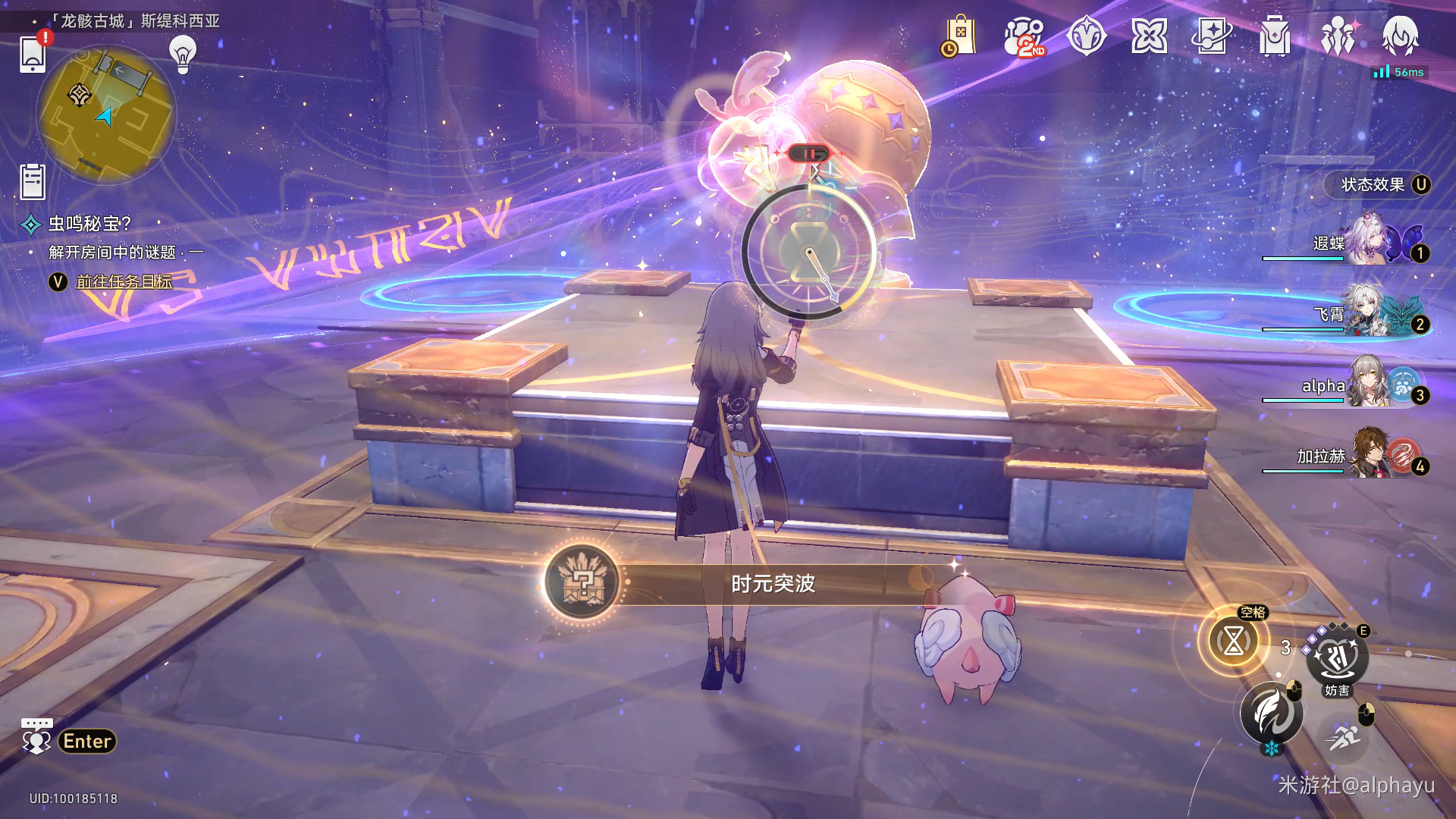This screenshot has height=819, width=1456.
Task: Click the 前往任务目标 link
Action: coord(124,282)
